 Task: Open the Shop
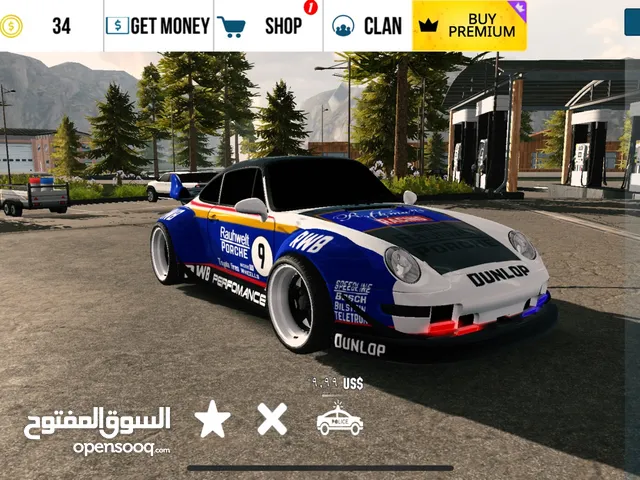click(267, 26)
